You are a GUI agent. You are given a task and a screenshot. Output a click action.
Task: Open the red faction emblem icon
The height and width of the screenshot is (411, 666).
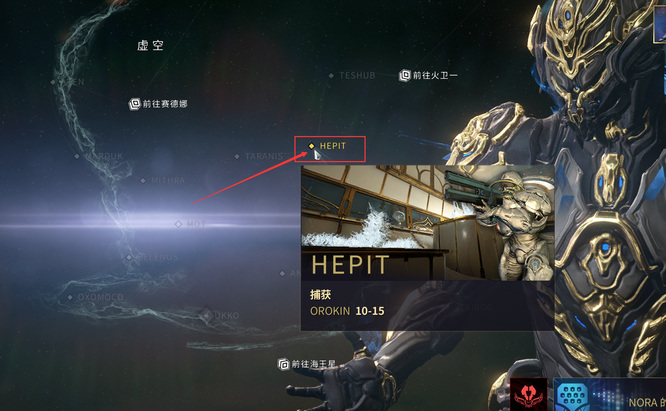point(528,394)
